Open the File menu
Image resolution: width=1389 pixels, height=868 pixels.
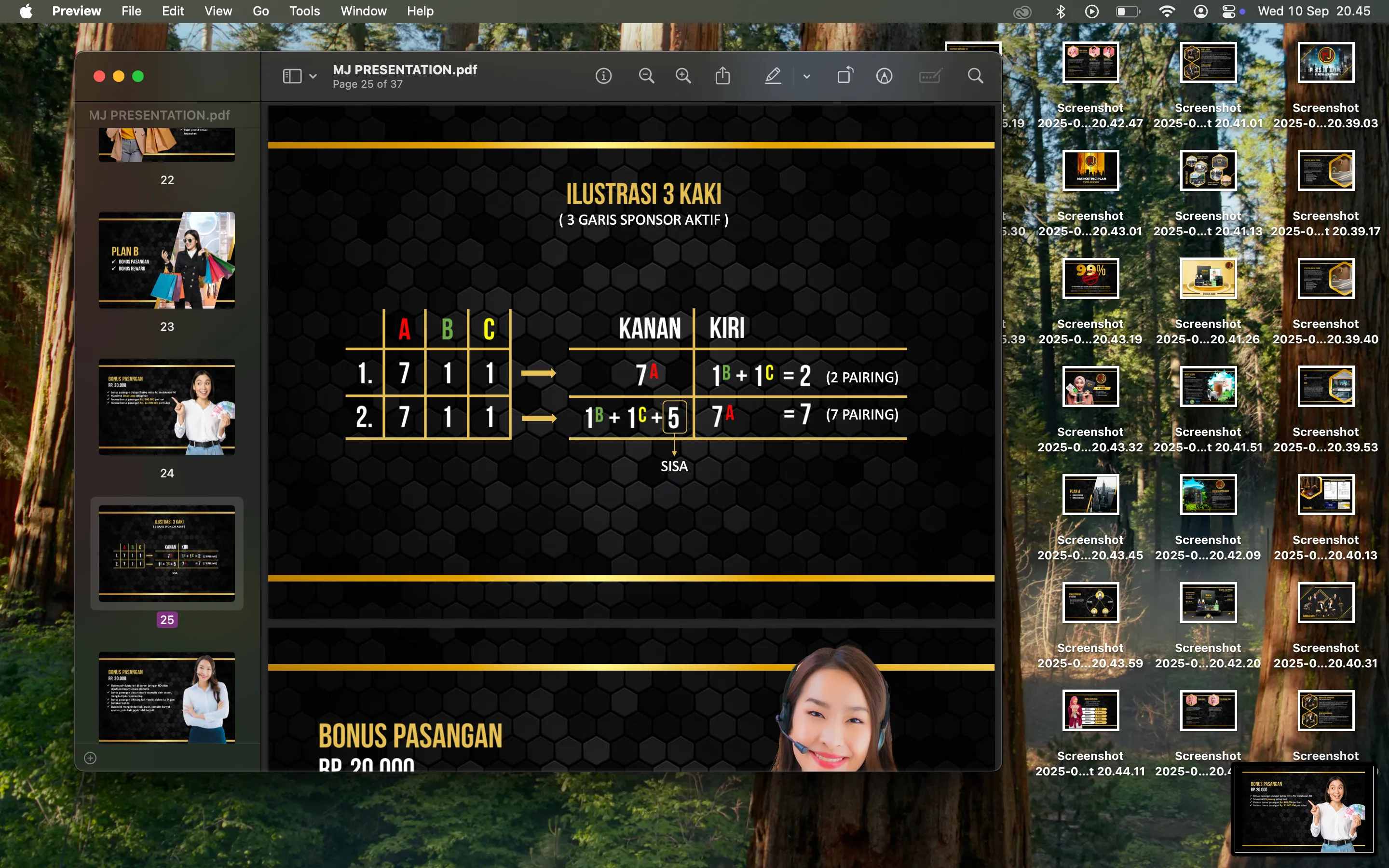click(x=131, y=11)
